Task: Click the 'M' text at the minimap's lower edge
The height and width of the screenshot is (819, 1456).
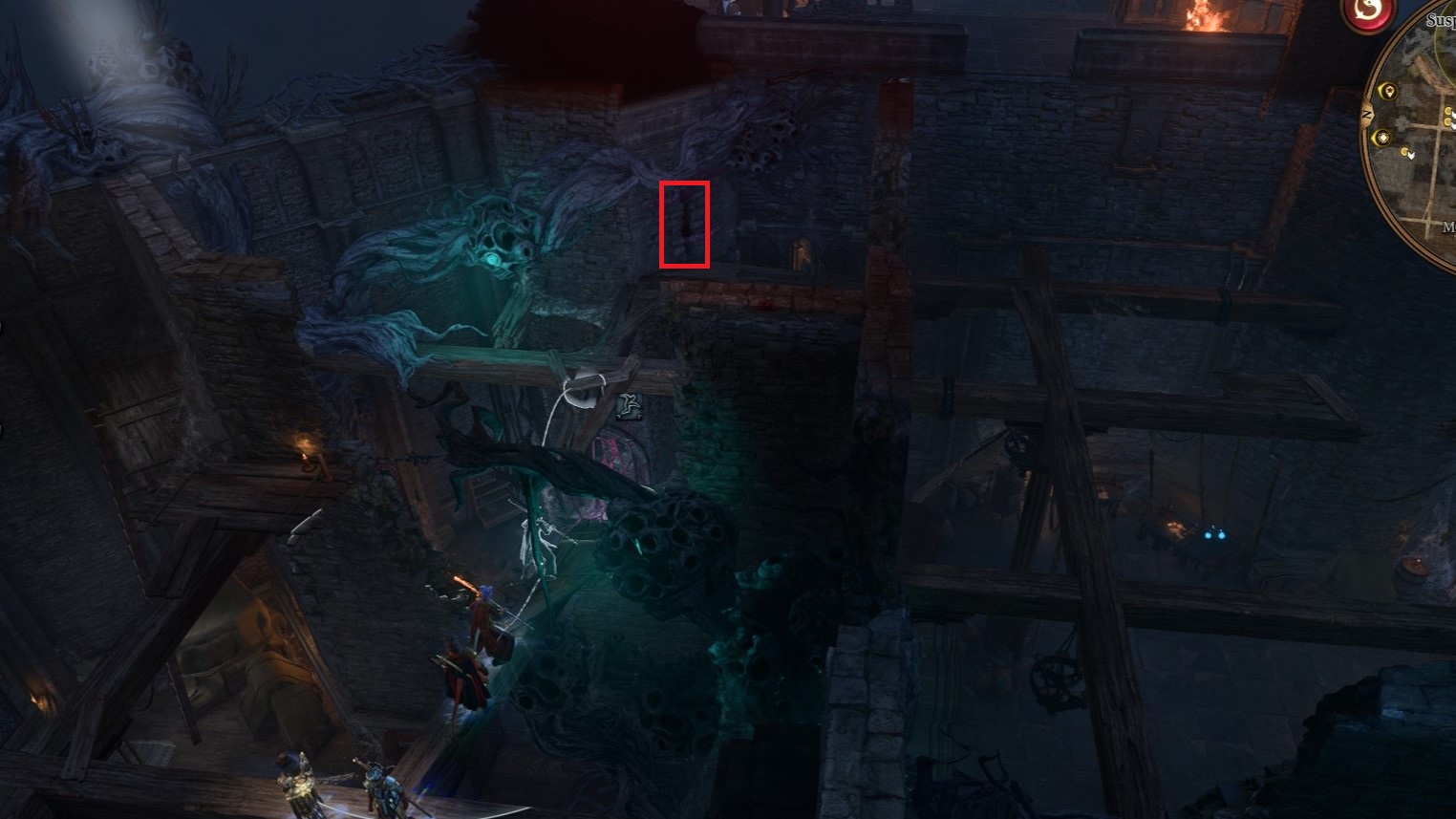Action: pos(1450,225)
